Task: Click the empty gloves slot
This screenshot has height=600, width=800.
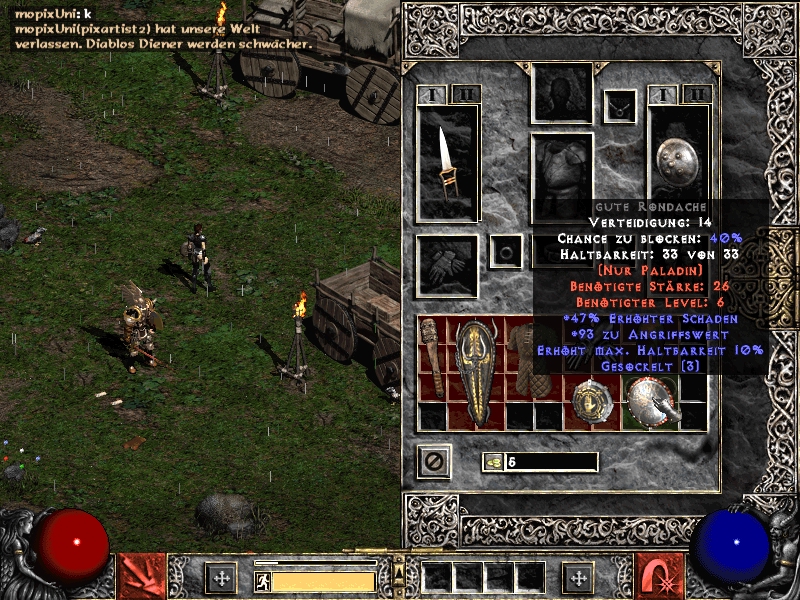Action: (446, 265)
